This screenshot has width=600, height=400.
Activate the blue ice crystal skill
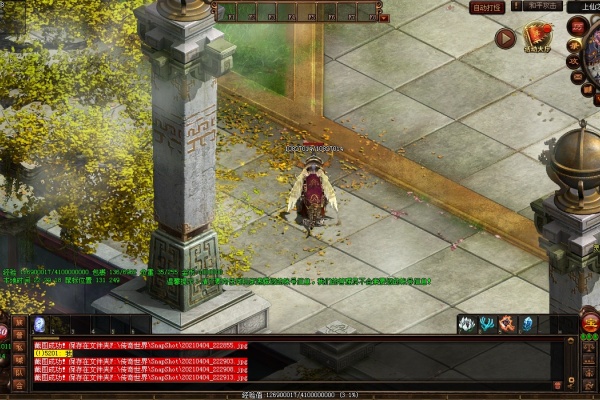point(527,324)
